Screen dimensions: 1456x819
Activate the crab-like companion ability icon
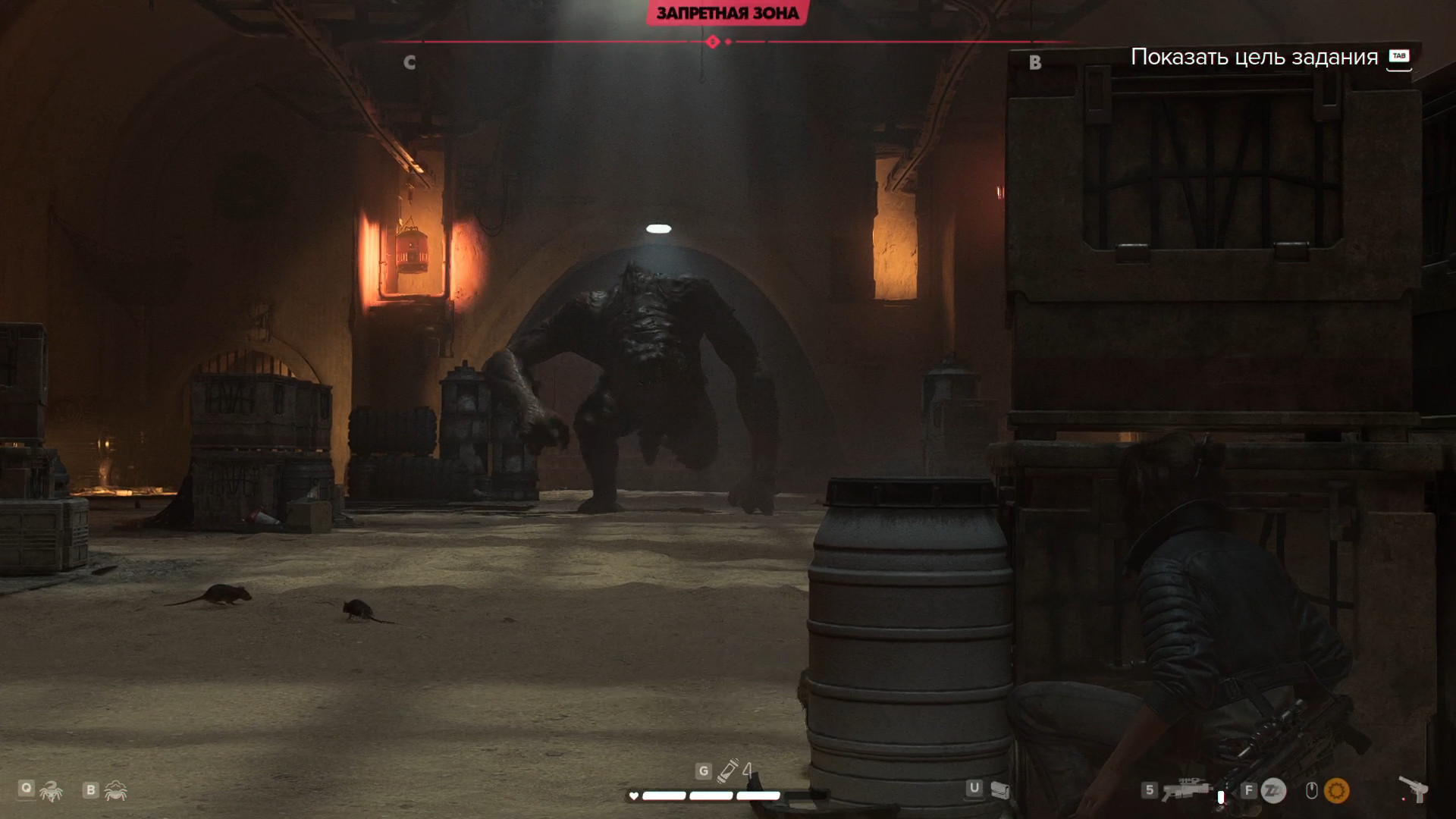(x=116, y=791)
